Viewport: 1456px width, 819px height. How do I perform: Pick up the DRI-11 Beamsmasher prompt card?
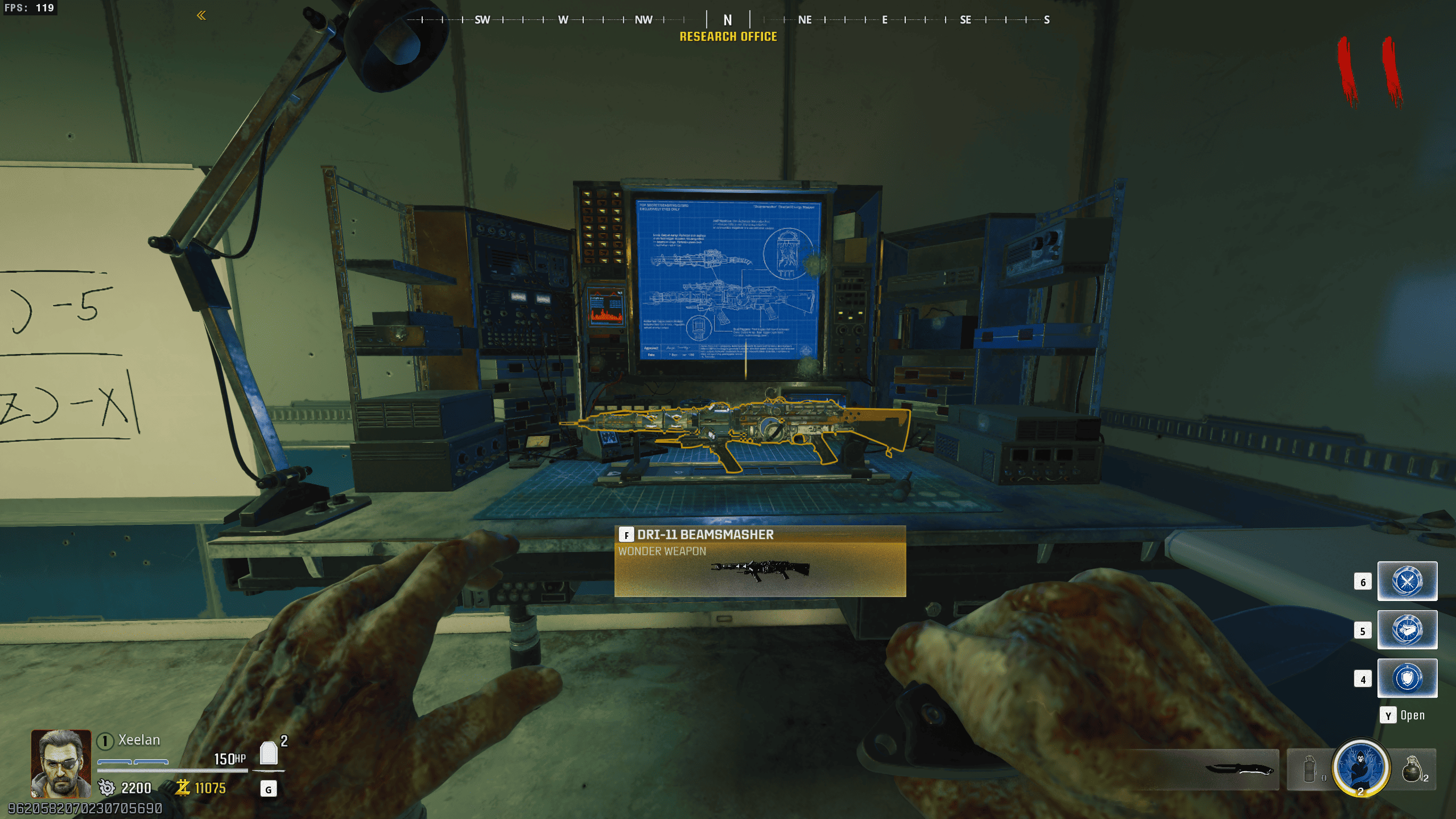[x=760, y=561]
